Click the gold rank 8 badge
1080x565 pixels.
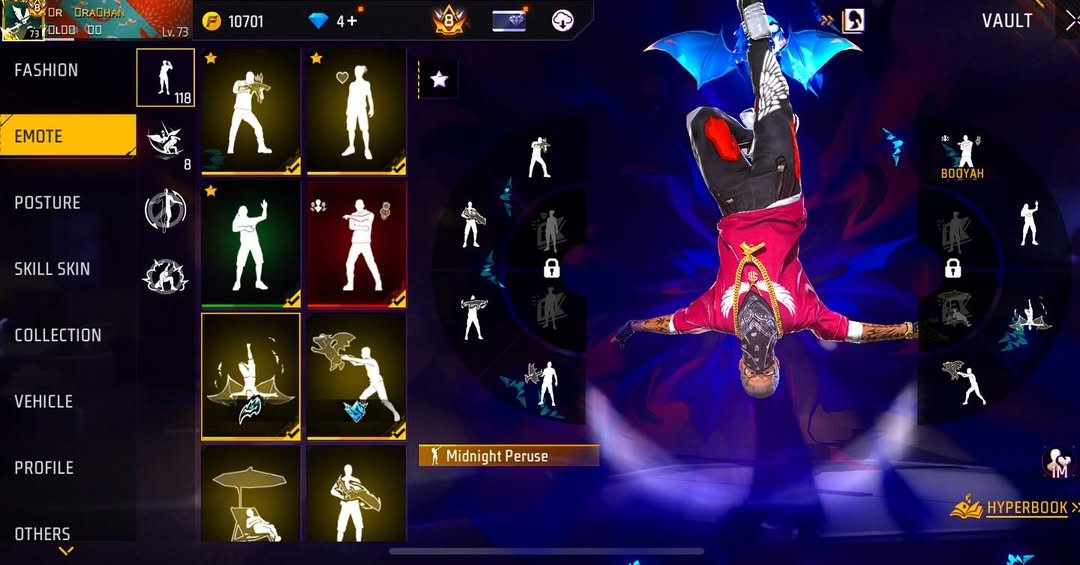pyautogui.click(x=449, y=20)
